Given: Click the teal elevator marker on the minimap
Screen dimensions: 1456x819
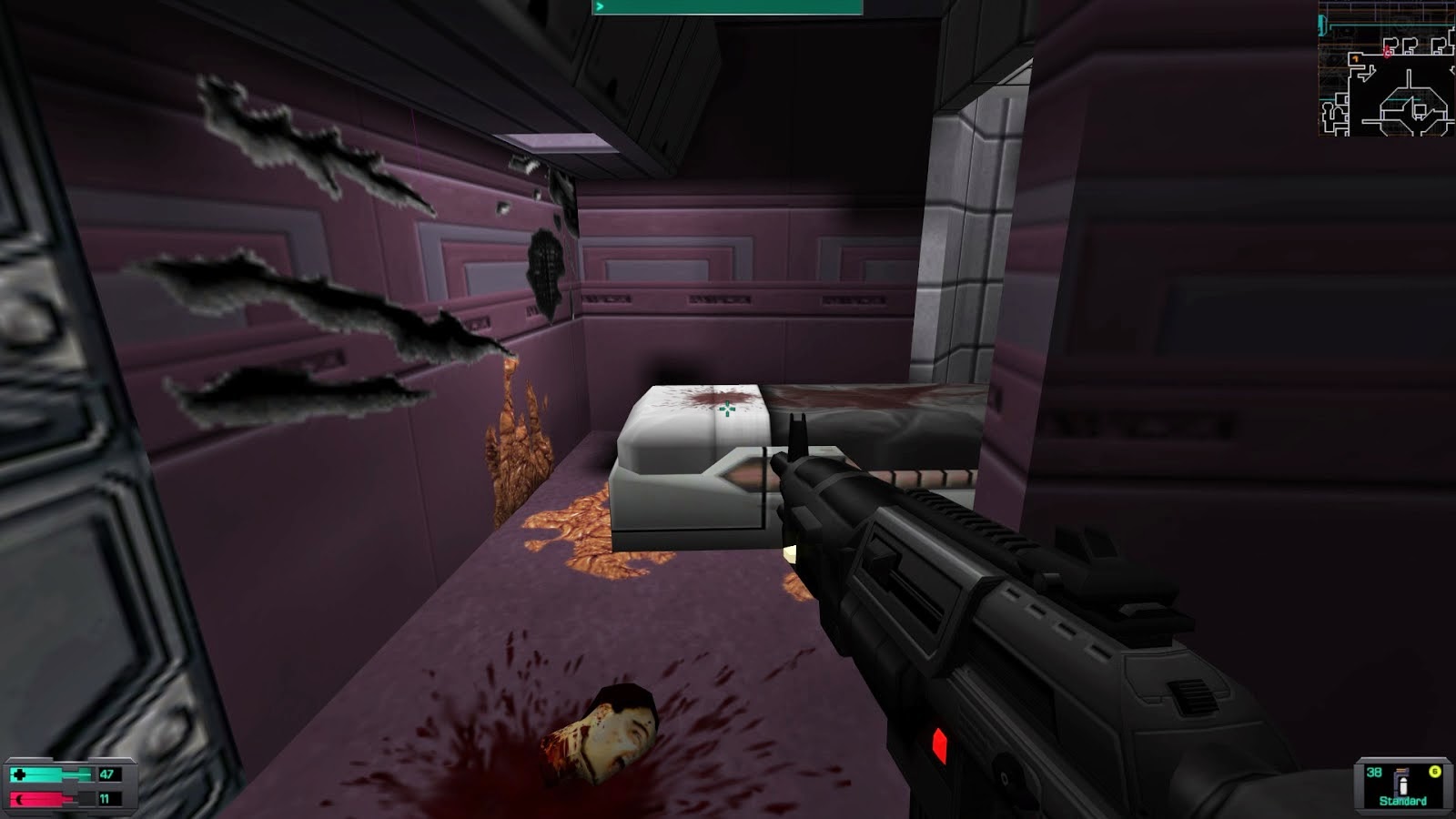Looking at the screenshot, I should click(x=1321, y=24).
